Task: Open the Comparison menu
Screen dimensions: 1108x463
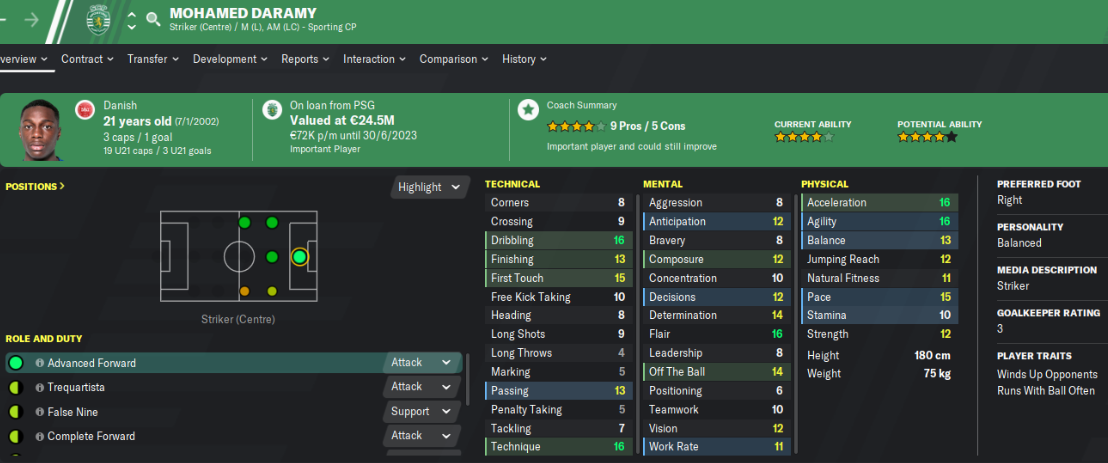Action: click(452, 59)
